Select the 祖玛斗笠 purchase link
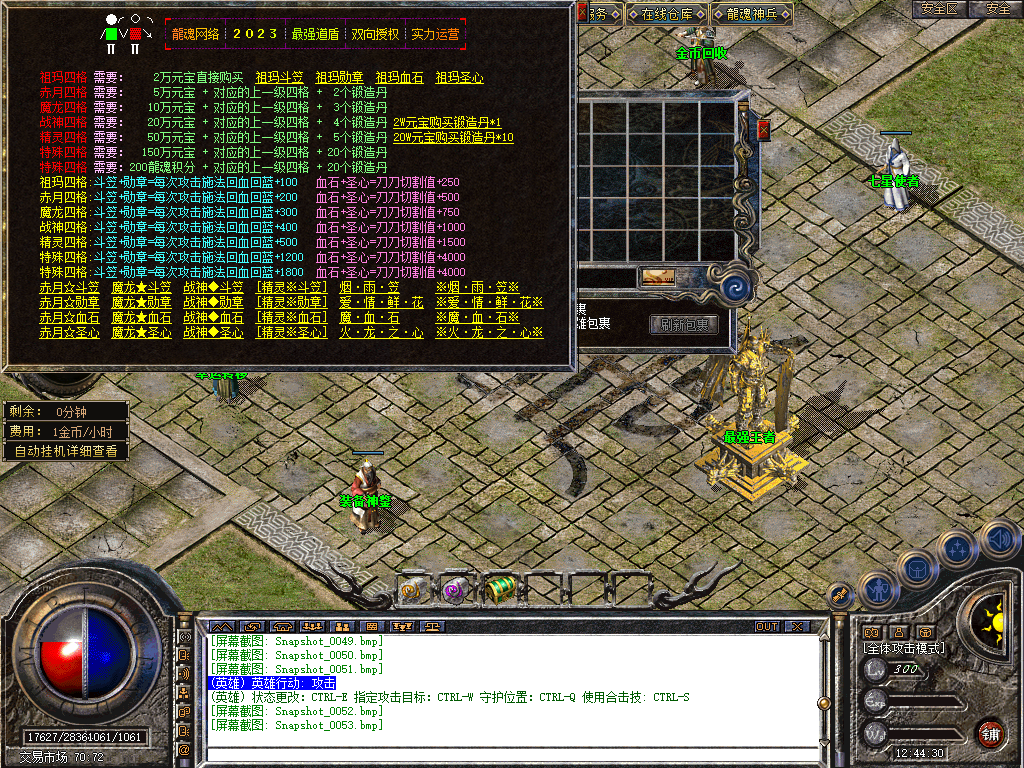1024x768 pixels. (x=279, y=77)
